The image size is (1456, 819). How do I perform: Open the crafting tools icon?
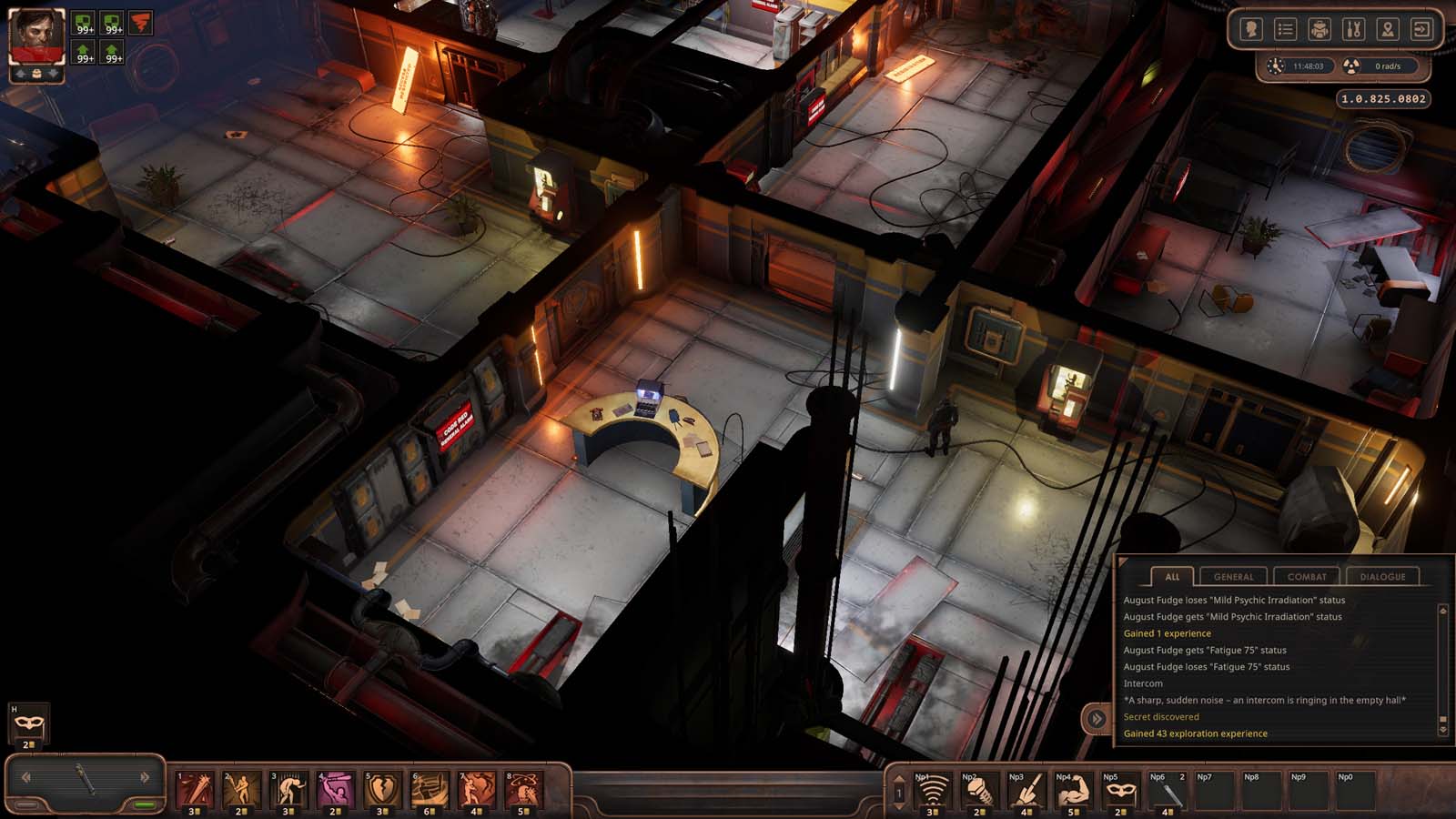(1353, 28)
